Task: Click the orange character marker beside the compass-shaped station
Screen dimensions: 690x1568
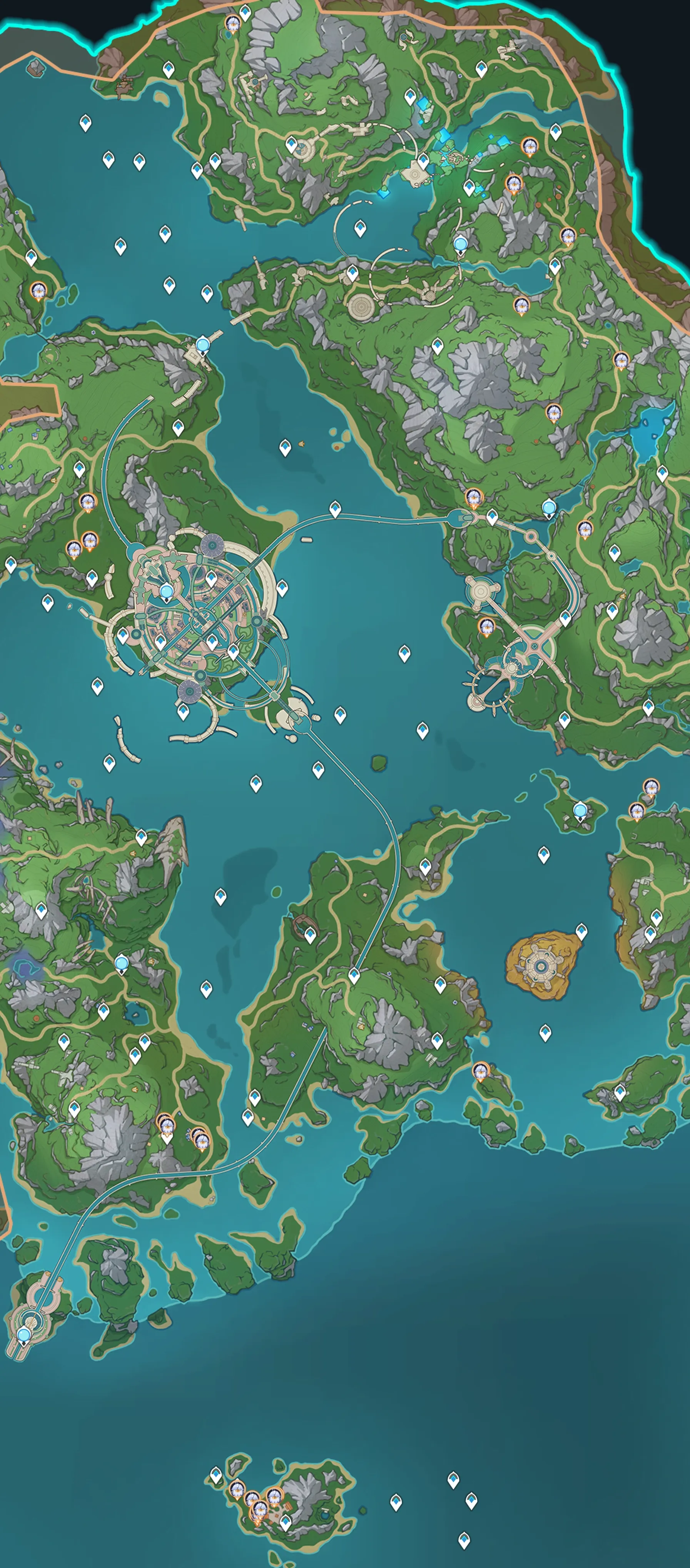Action: (x=486, y=625)
